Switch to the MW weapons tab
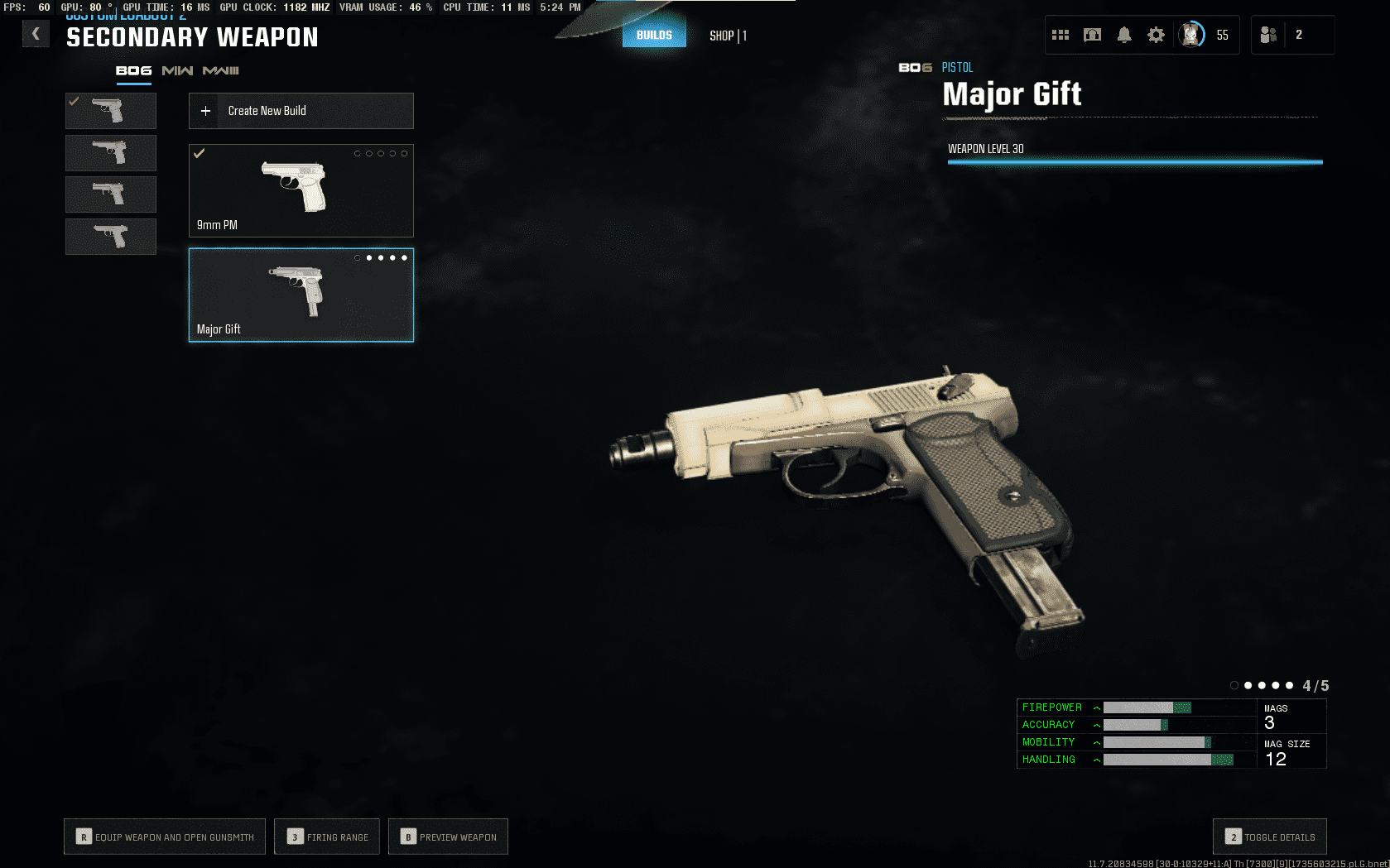Screen dimensions: 1390x868 click(x=177, y=71)
